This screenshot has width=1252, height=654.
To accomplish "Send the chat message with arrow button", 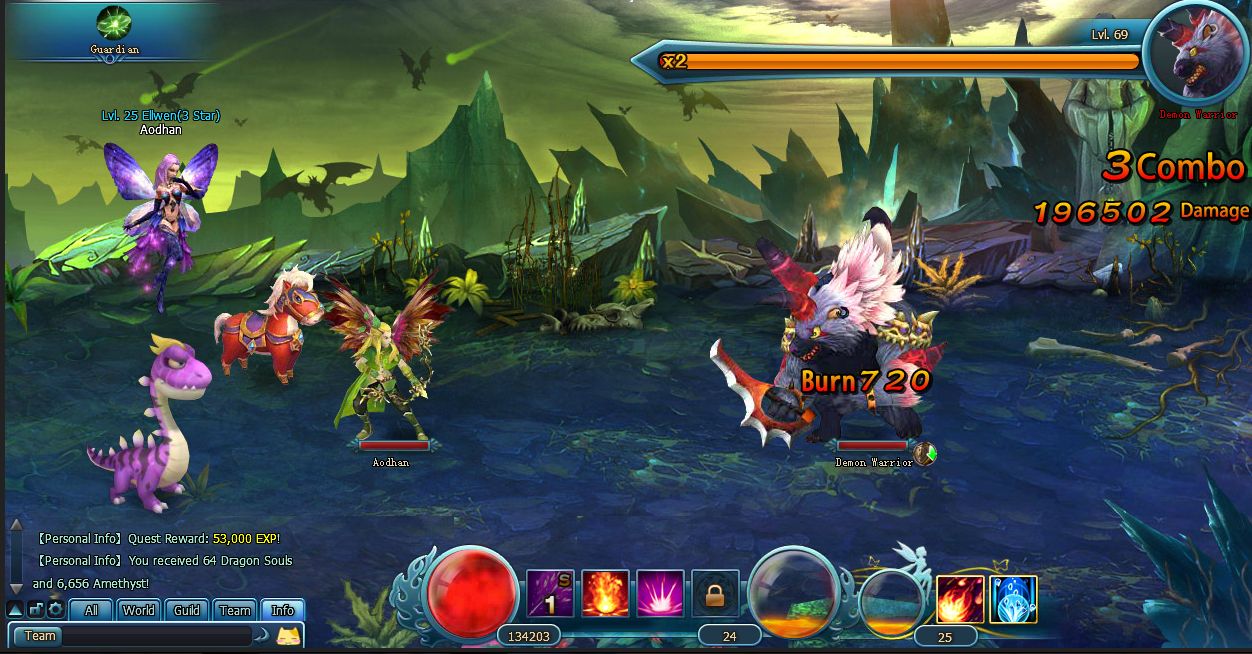I will (x=262, y=636).
